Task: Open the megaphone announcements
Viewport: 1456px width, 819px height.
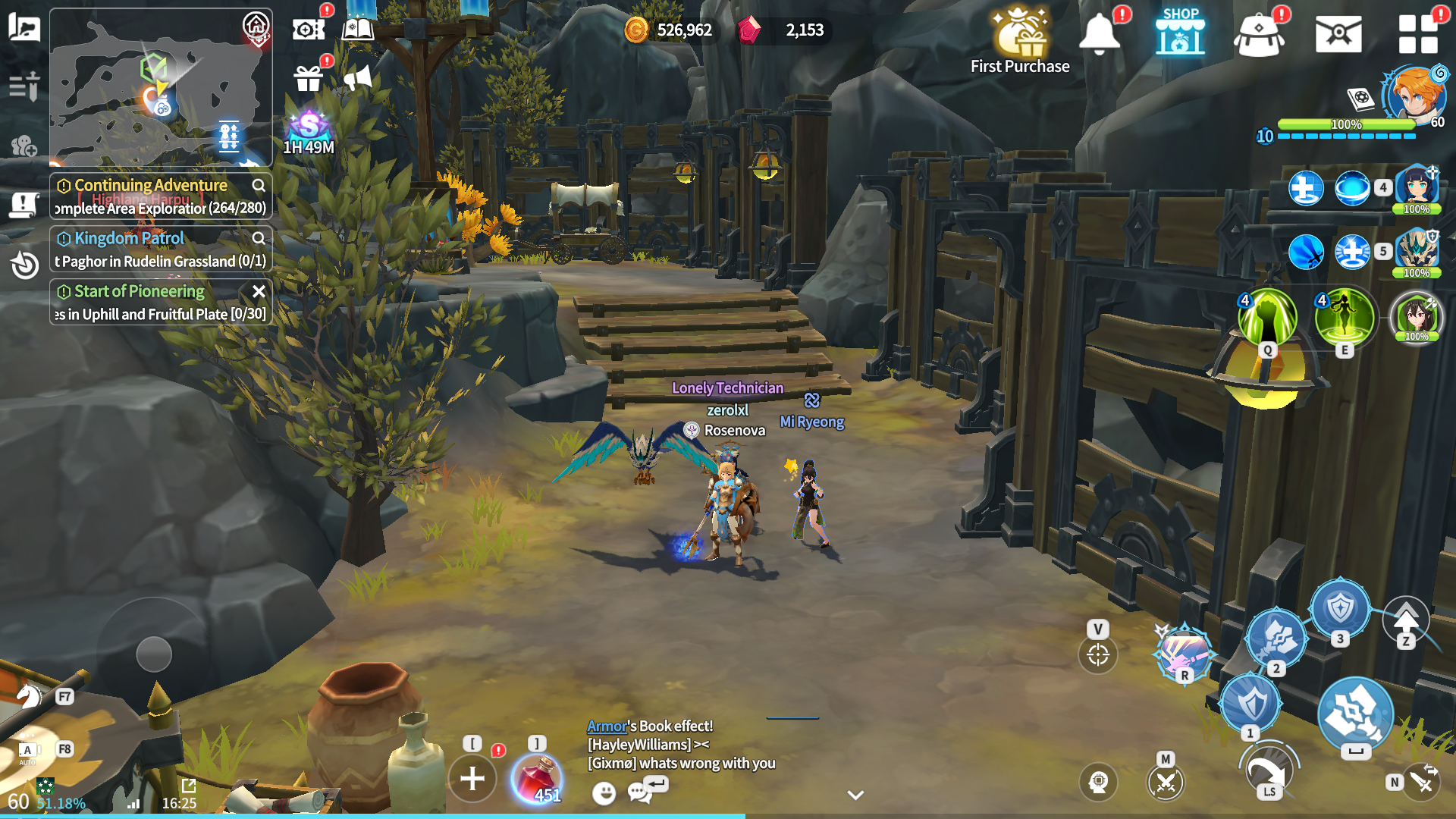Action: [x=358, y=77]
